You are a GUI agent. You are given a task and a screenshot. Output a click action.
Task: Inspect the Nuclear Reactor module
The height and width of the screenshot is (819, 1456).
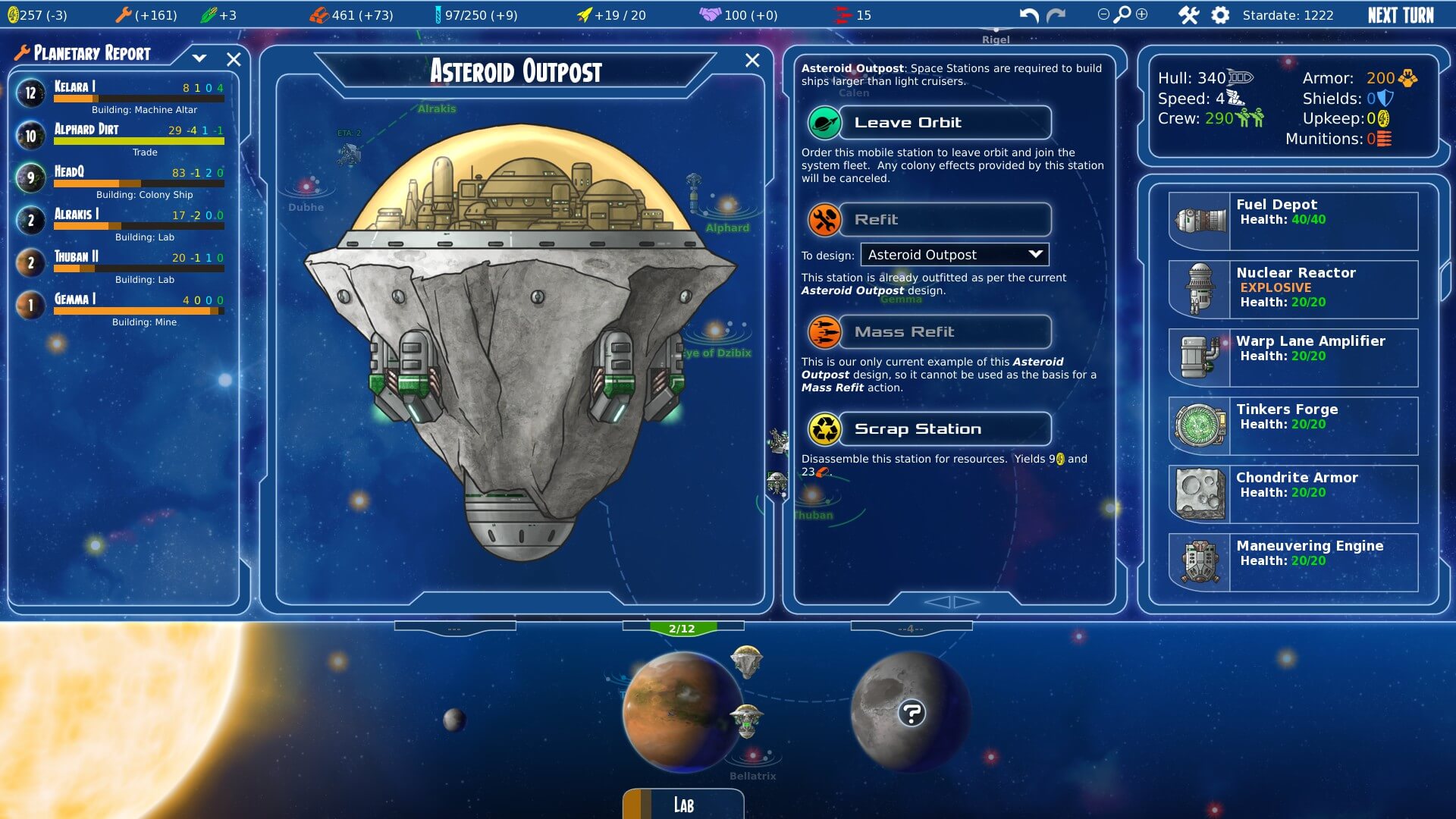click(1293, 289)
